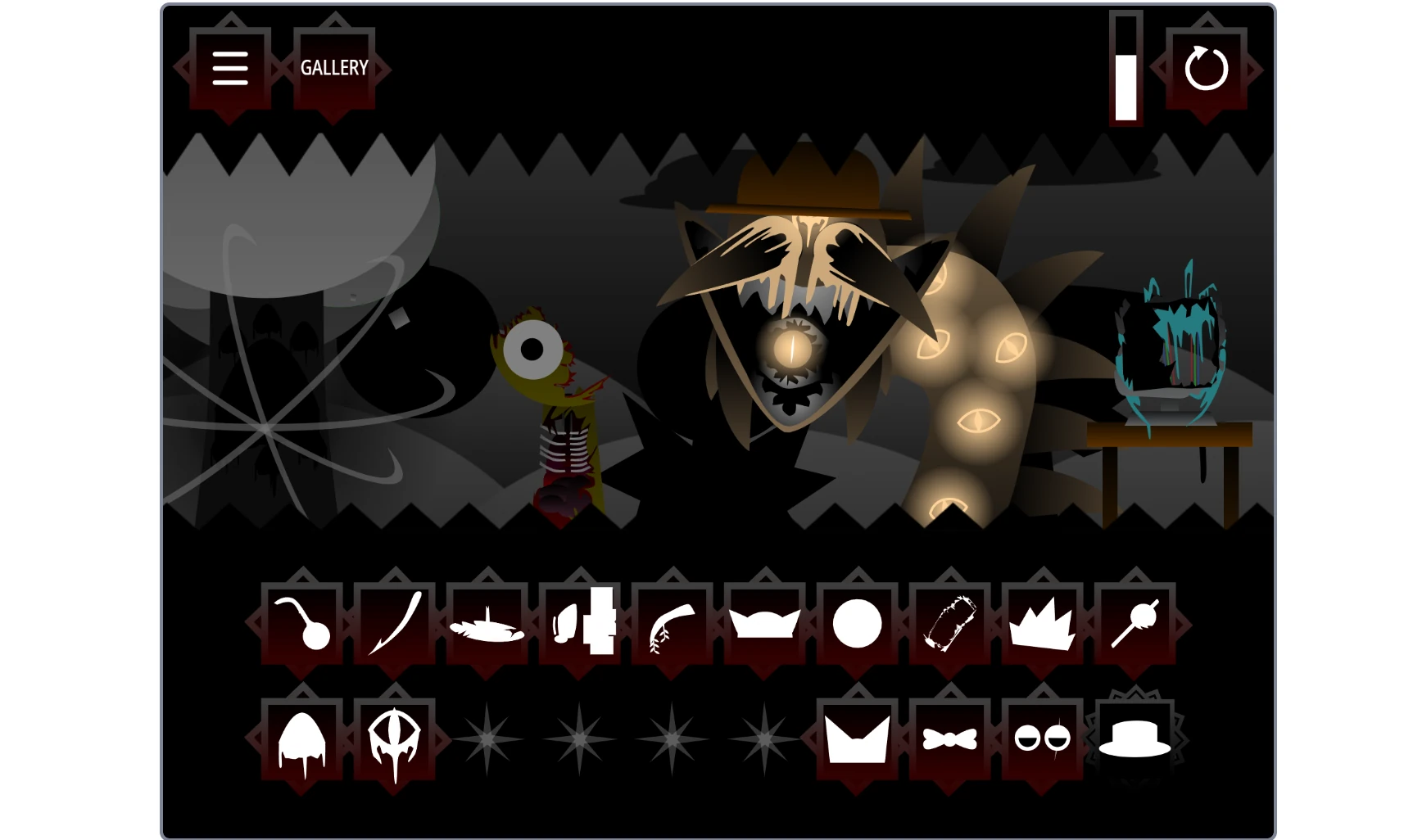
Task: Open the hamburger menu
Action: point(230,69)
